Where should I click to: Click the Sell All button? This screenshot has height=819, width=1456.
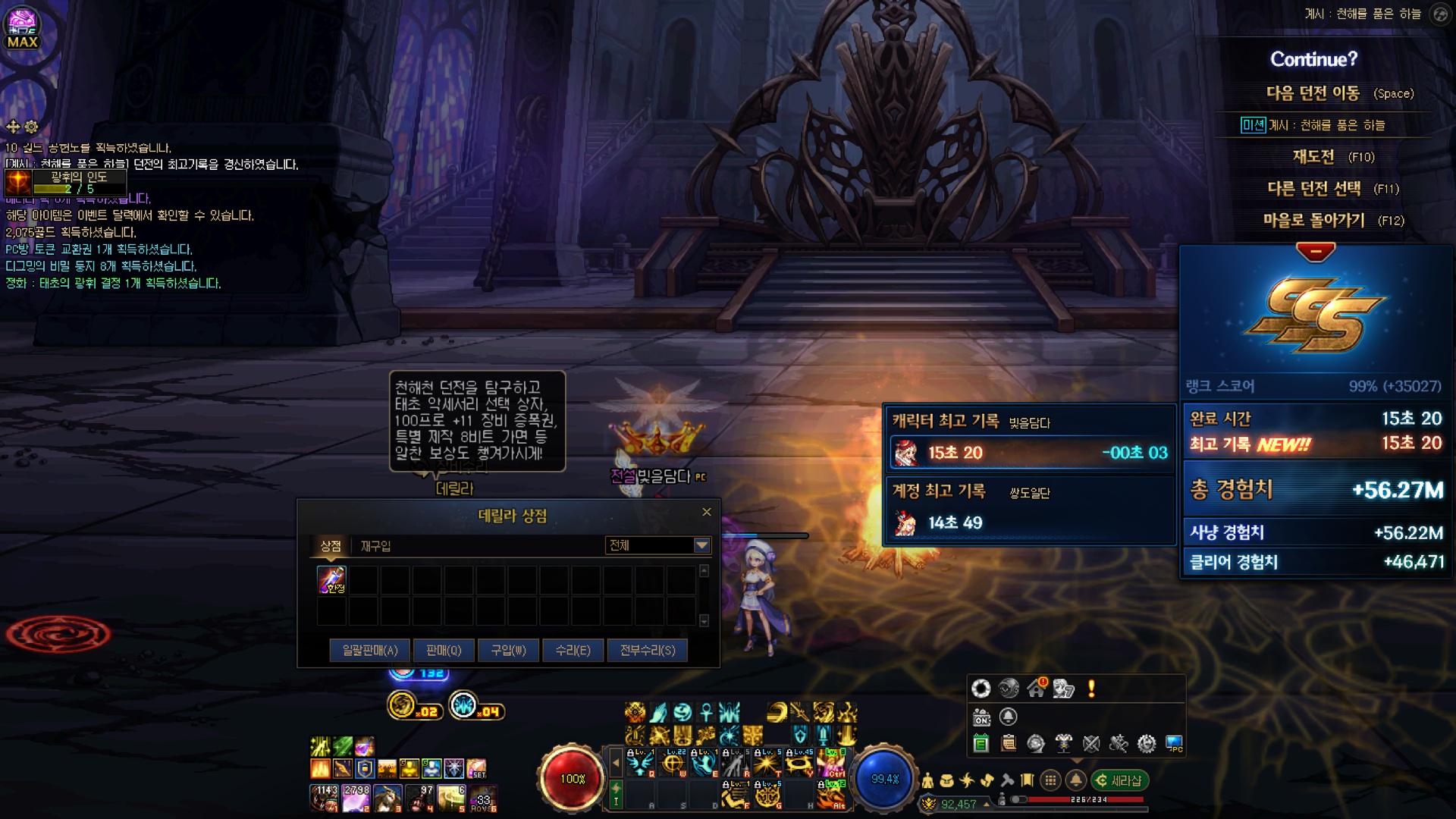click(370, 650)
